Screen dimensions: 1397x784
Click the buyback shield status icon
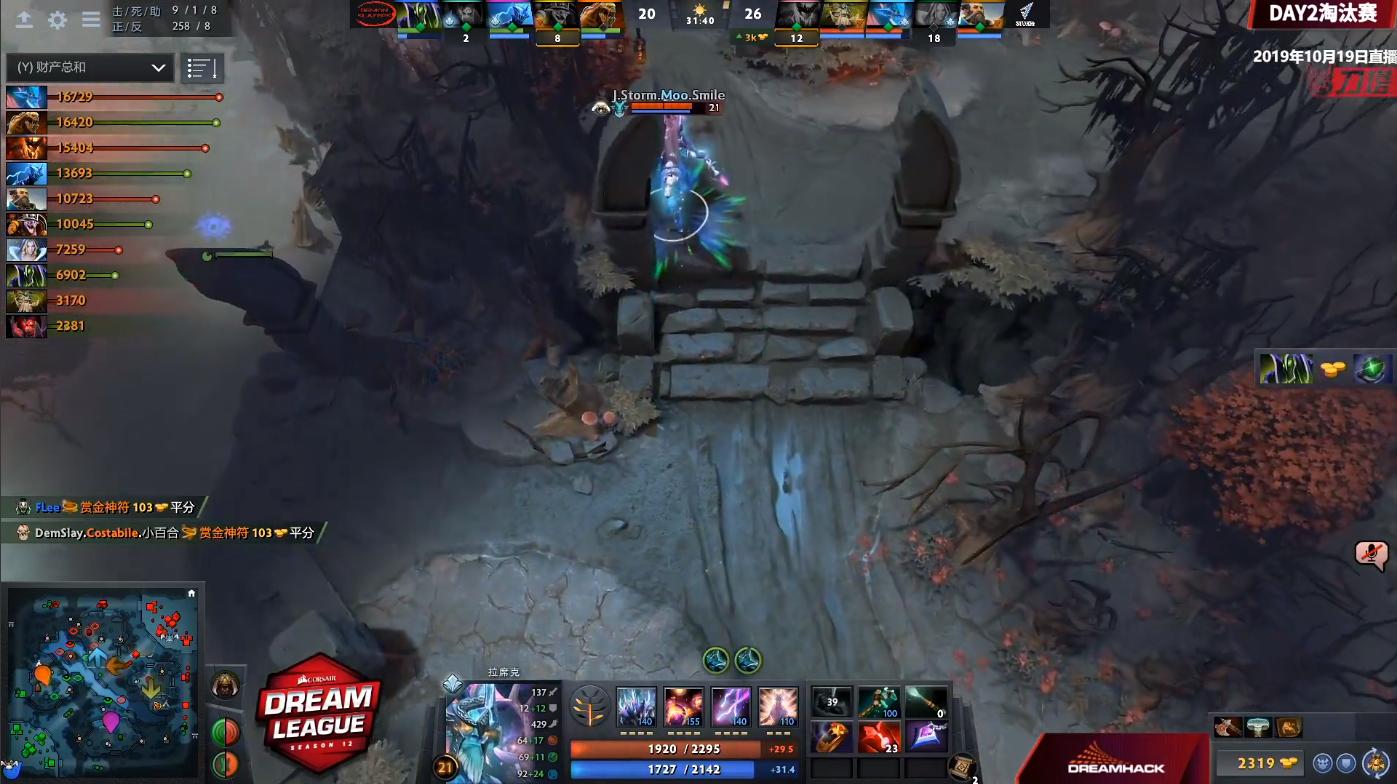point(1346,763)
